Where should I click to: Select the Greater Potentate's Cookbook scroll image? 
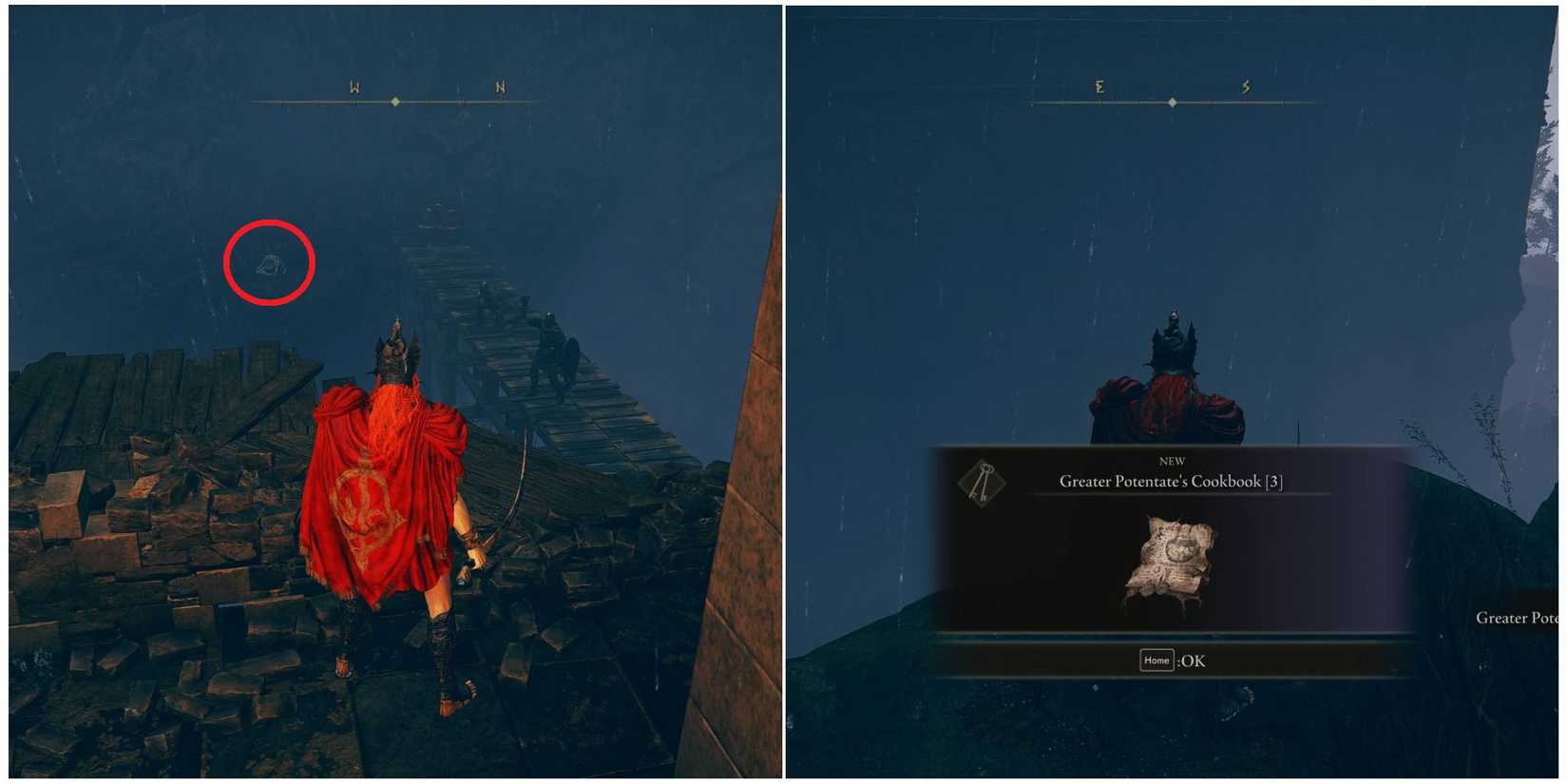1172,561
